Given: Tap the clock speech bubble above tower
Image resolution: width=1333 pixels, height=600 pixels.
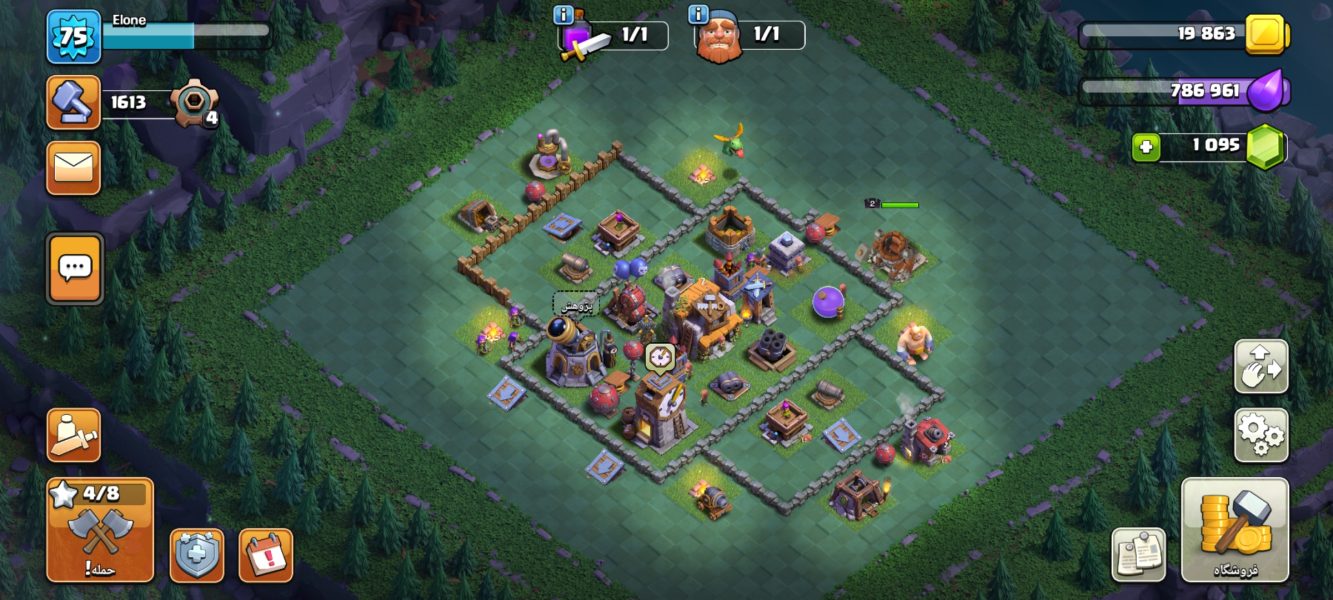Looking at the screenshot, I should point(659,357).
